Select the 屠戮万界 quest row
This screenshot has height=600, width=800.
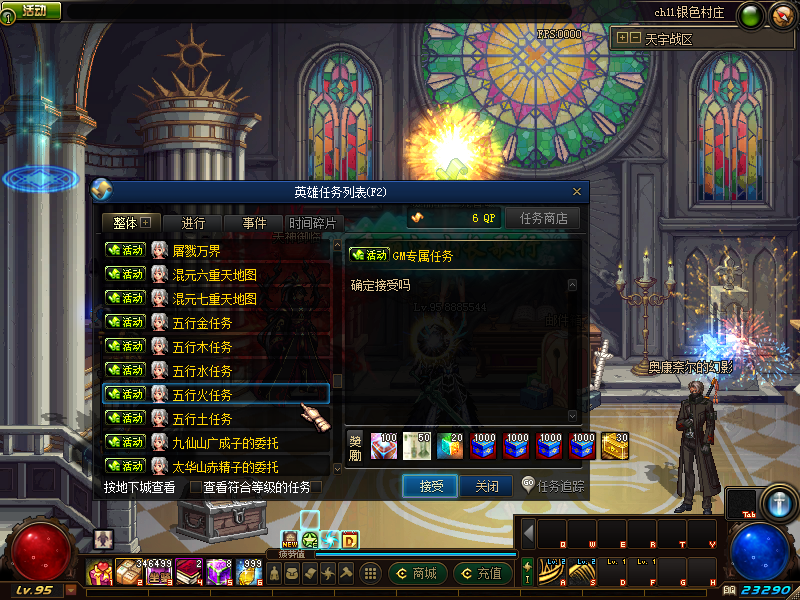point(216,250)
